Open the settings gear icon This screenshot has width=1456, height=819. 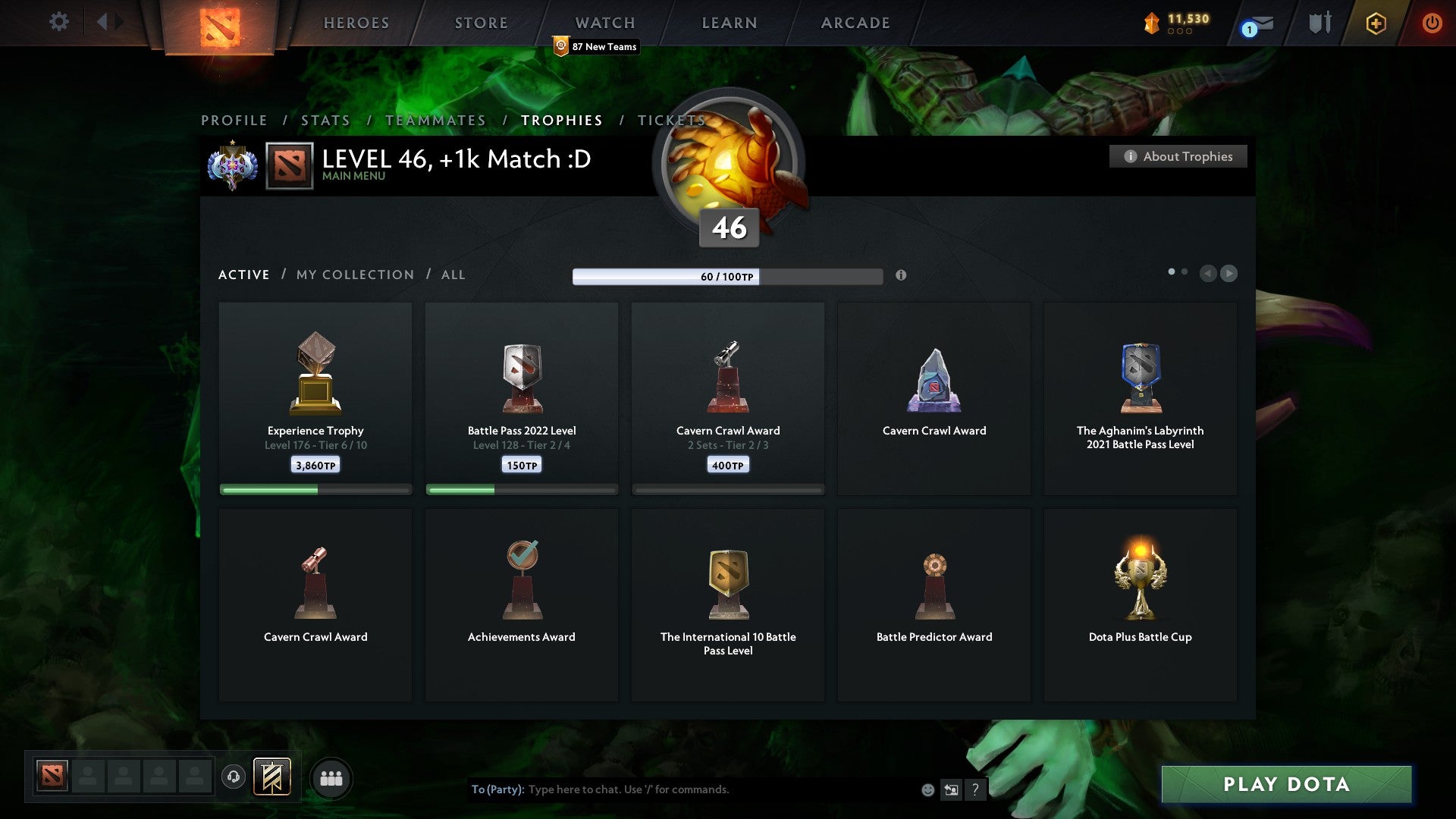coord(59,22)
